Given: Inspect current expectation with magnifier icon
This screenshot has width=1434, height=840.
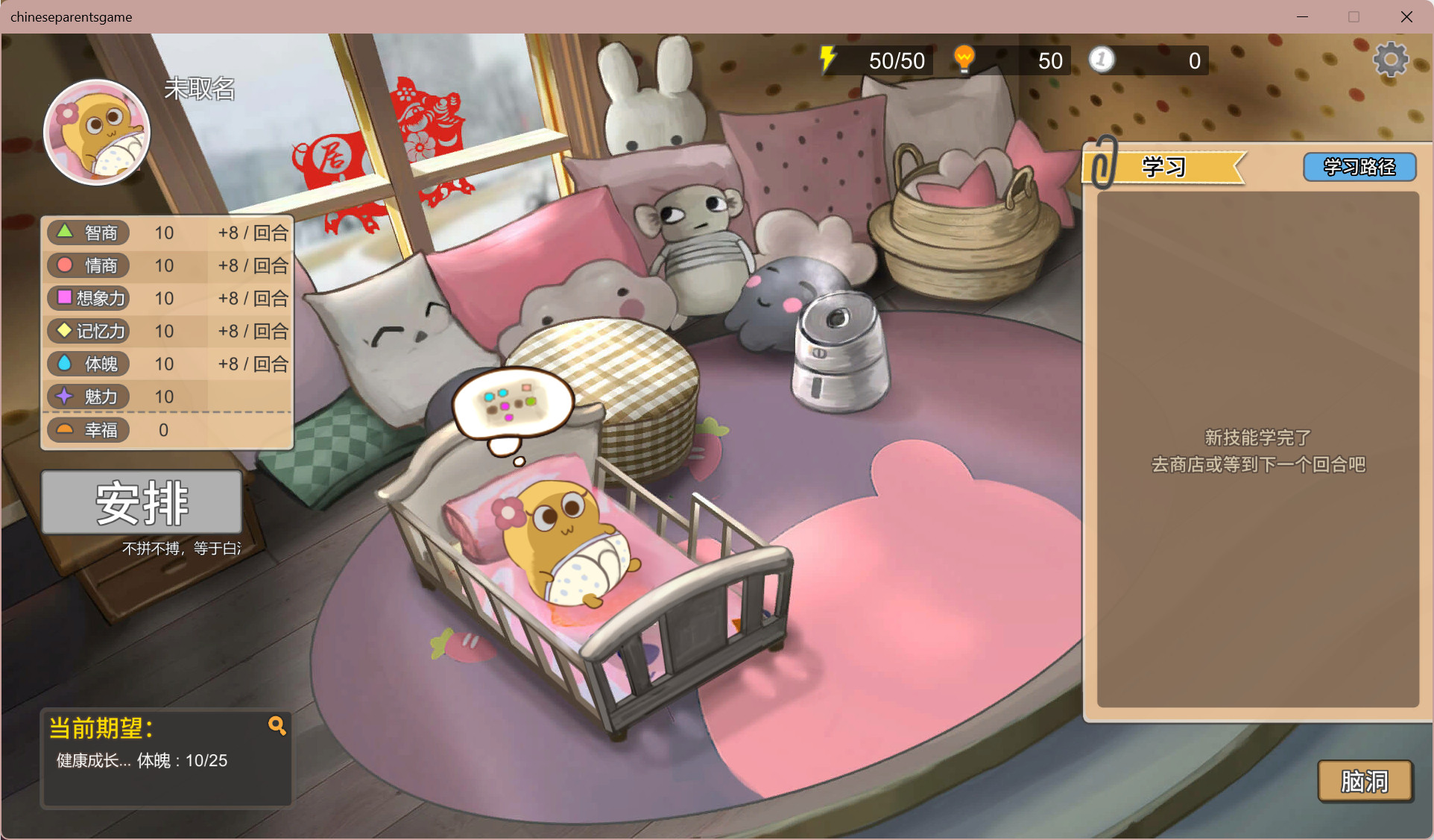Looking at the screenshot, I should pyautogui.click(x=277, y=725).
